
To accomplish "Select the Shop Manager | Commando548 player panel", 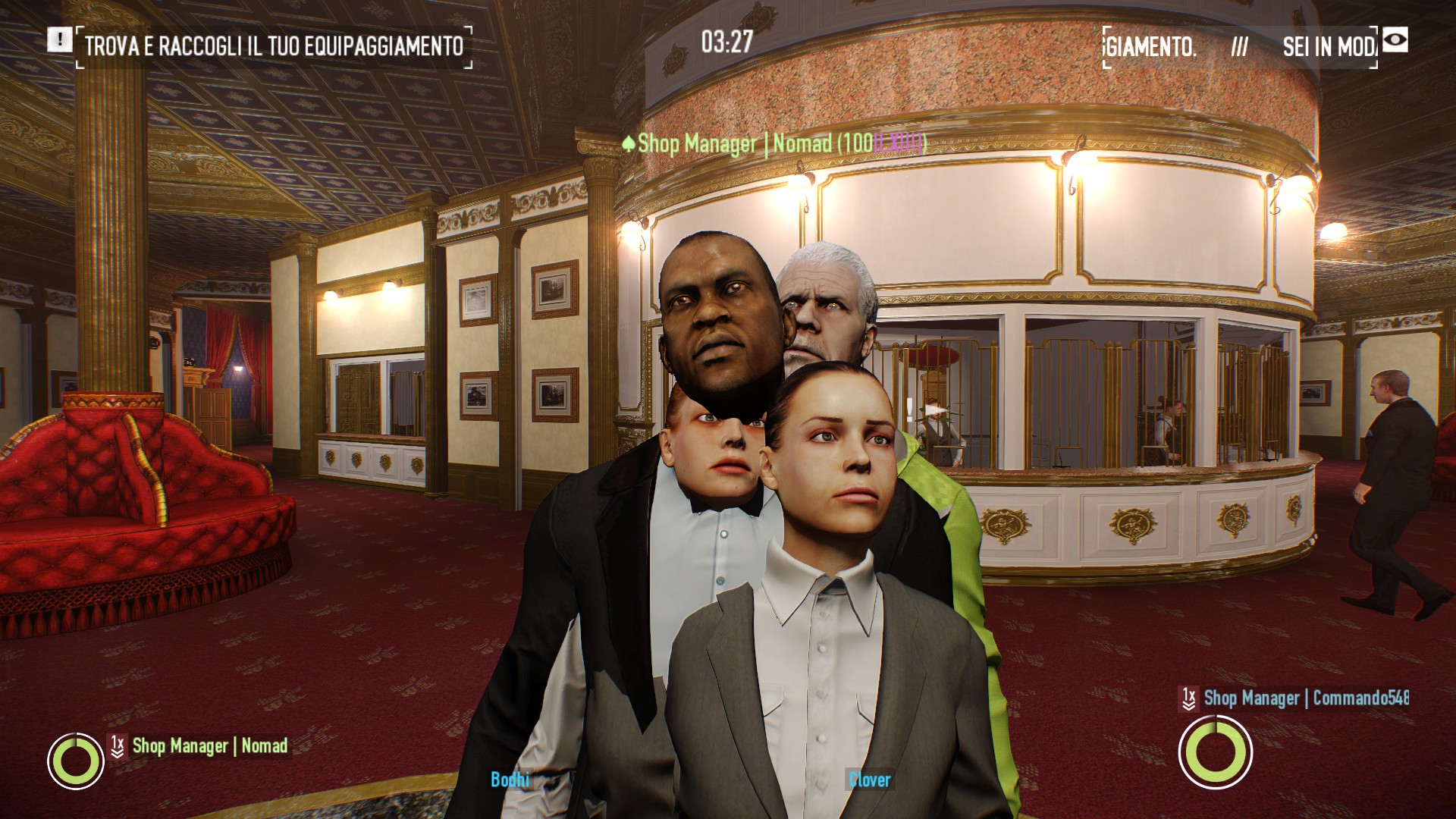I will click(x=1305, y=698).
